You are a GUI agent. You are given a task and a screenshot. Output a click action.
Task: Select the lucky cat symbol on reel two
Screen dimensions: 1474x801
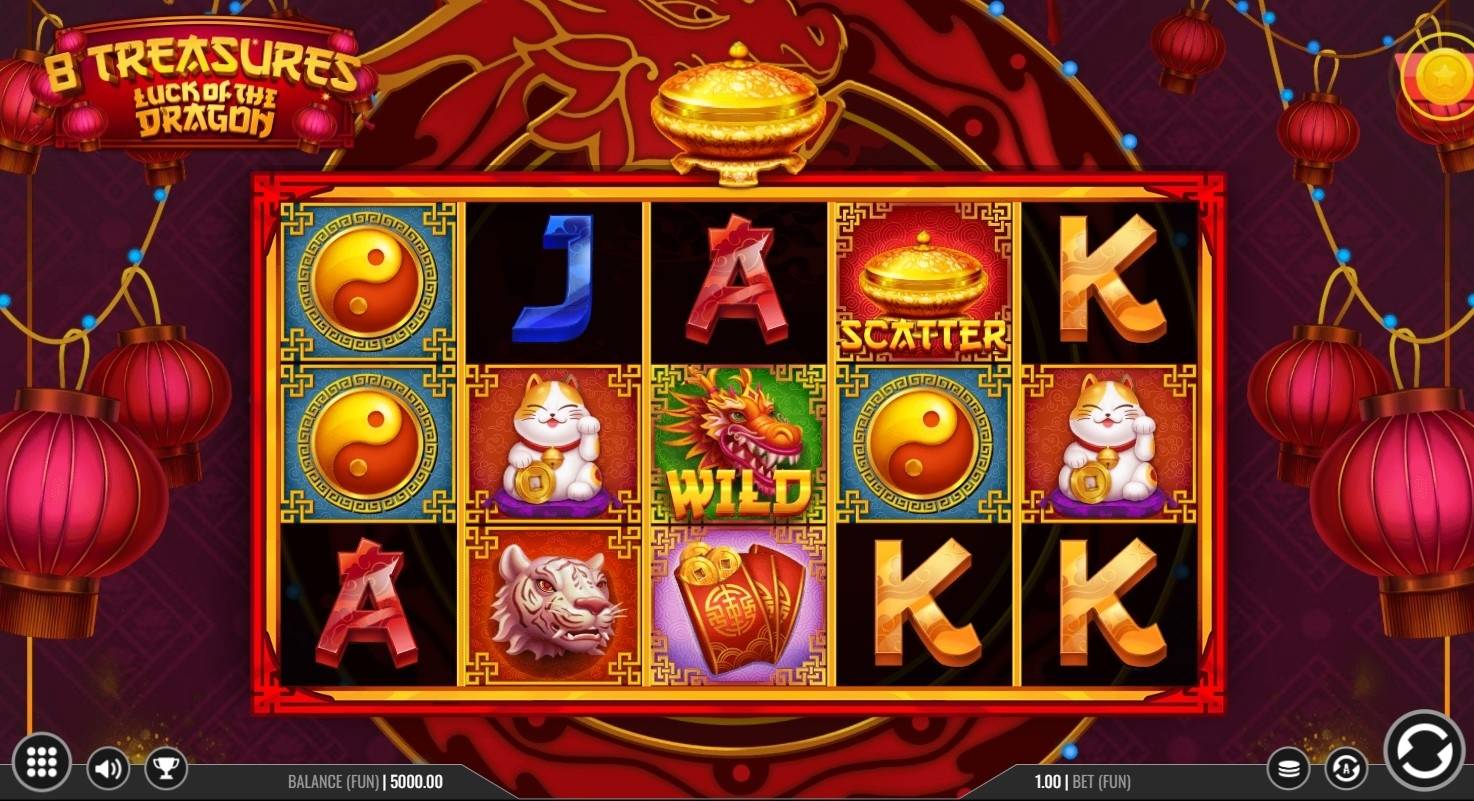[x=552, y=445]
